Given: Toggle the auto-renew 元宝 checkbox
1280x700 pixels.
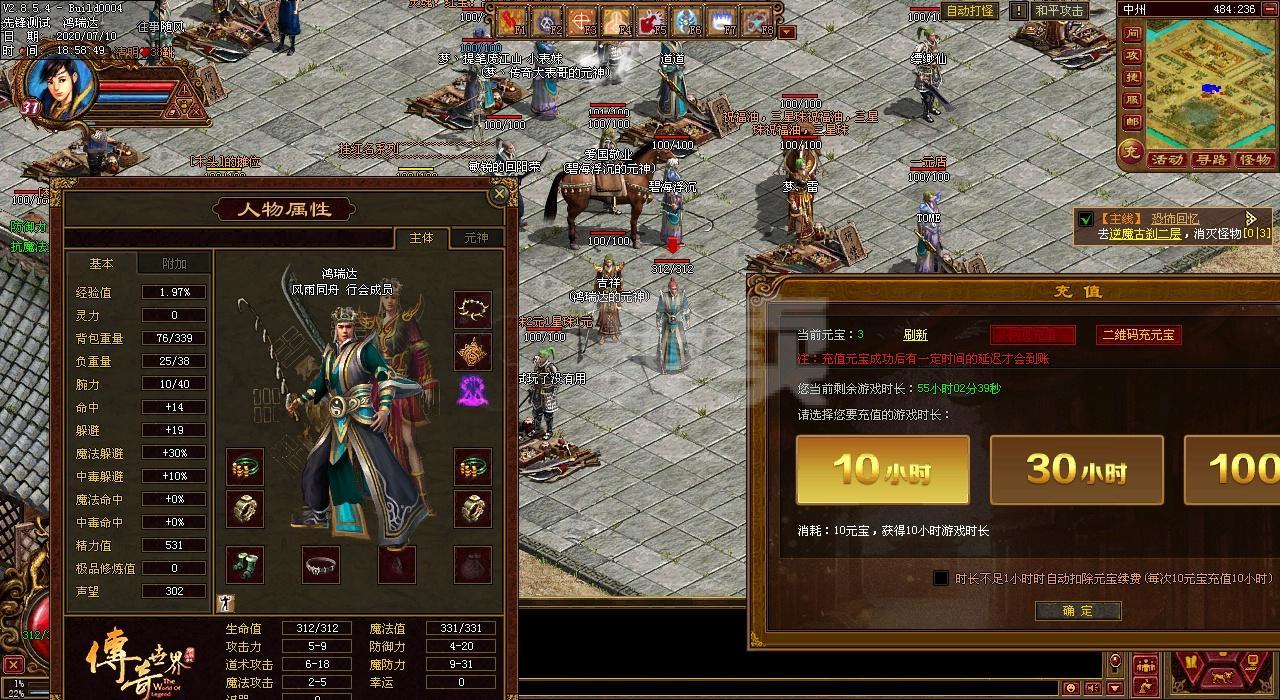Looking at the screenshot, I should coord(941,578).
